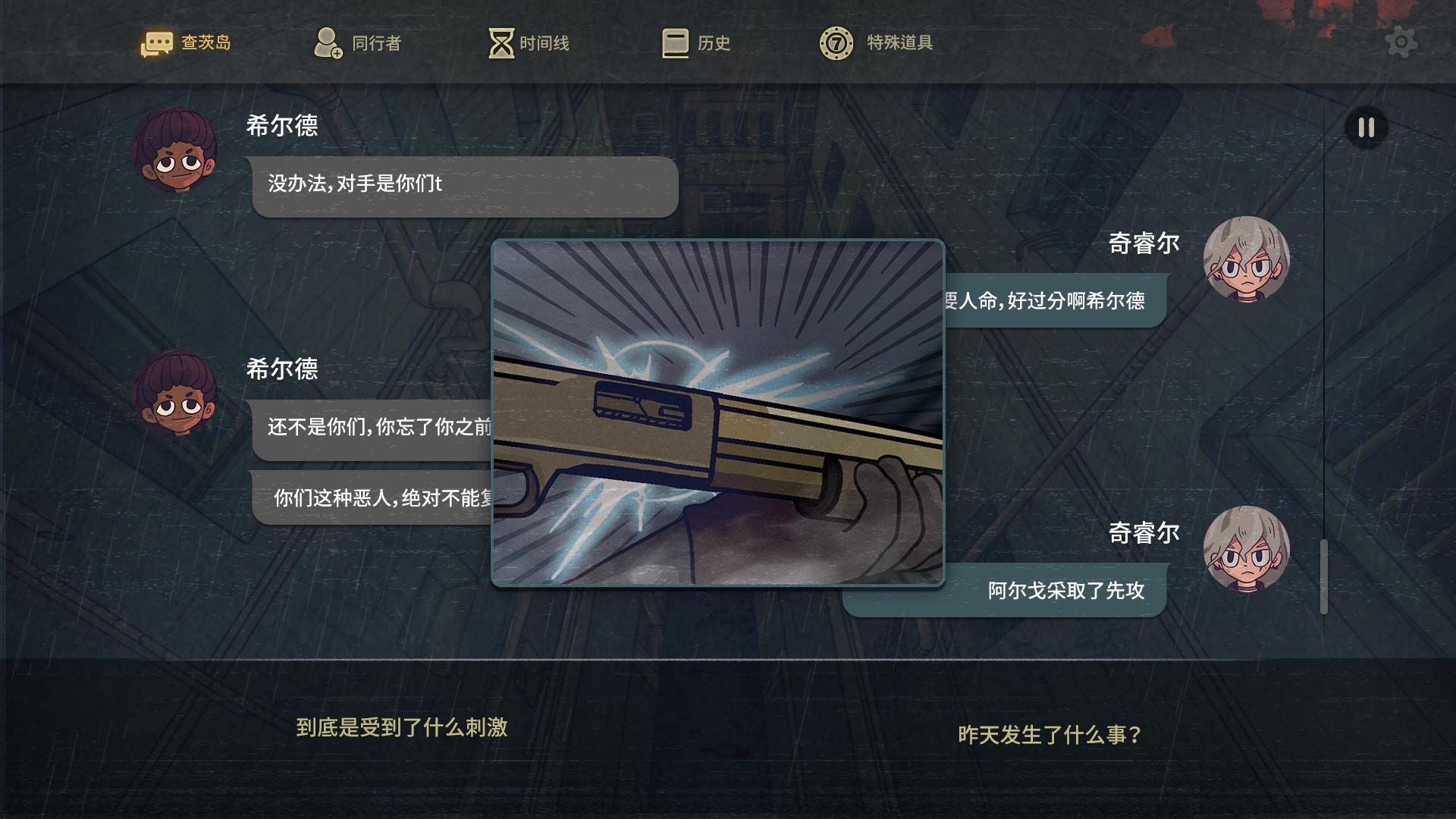
Task: Click 奇睿尔's avatar beside 阿尔戈采取了先攻
Action: (1248, 548)
